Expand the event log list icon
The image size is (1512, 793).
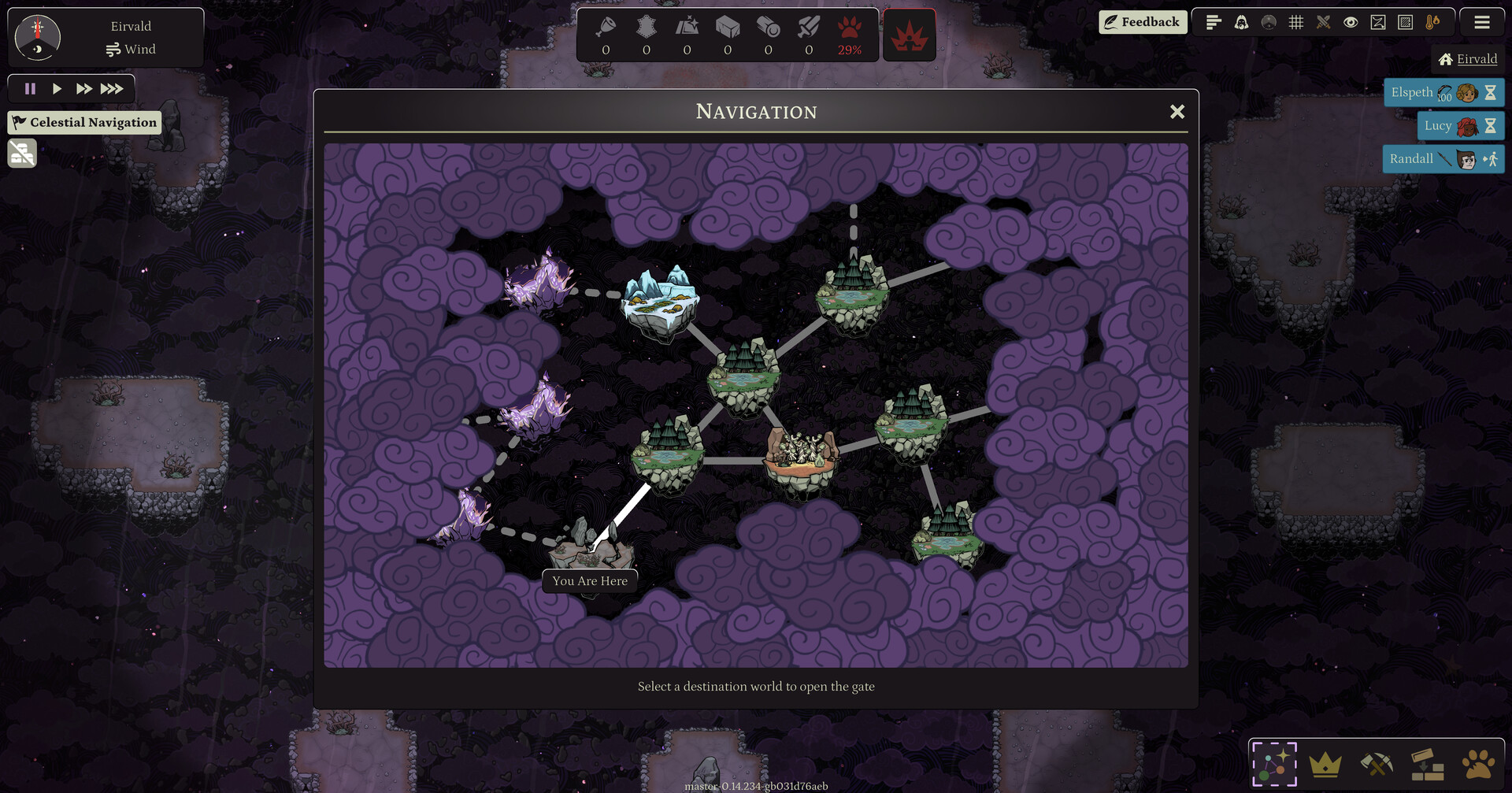coord(1213,22)
